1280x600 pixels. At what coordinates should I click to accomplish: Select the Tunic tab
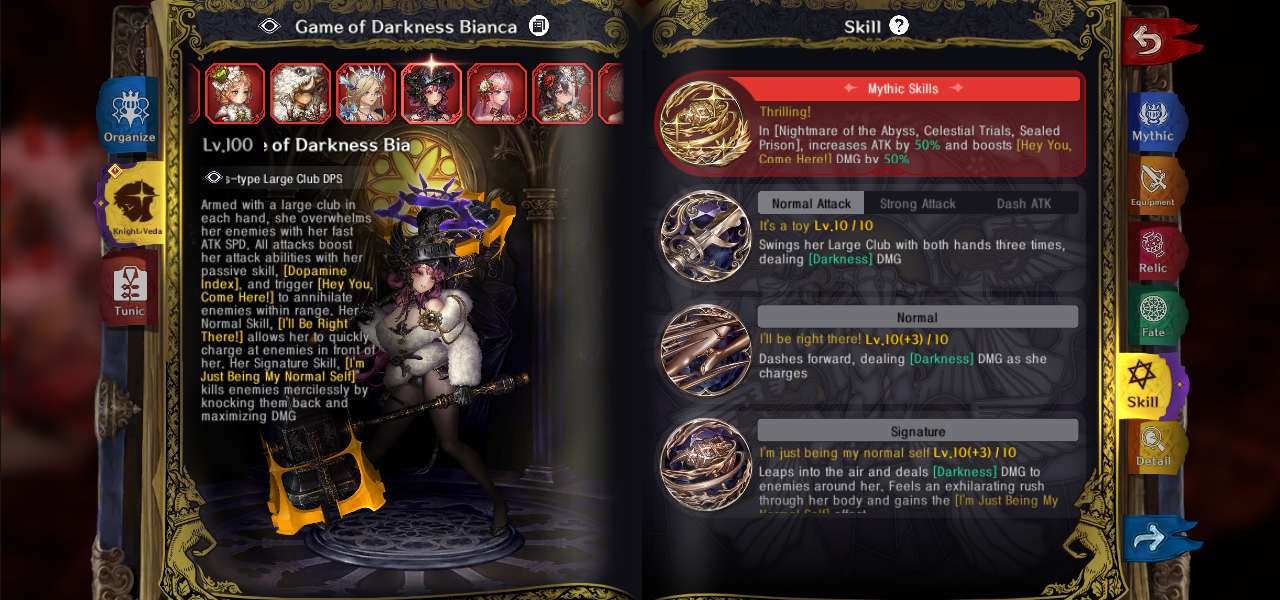click(x=130, y=290)
